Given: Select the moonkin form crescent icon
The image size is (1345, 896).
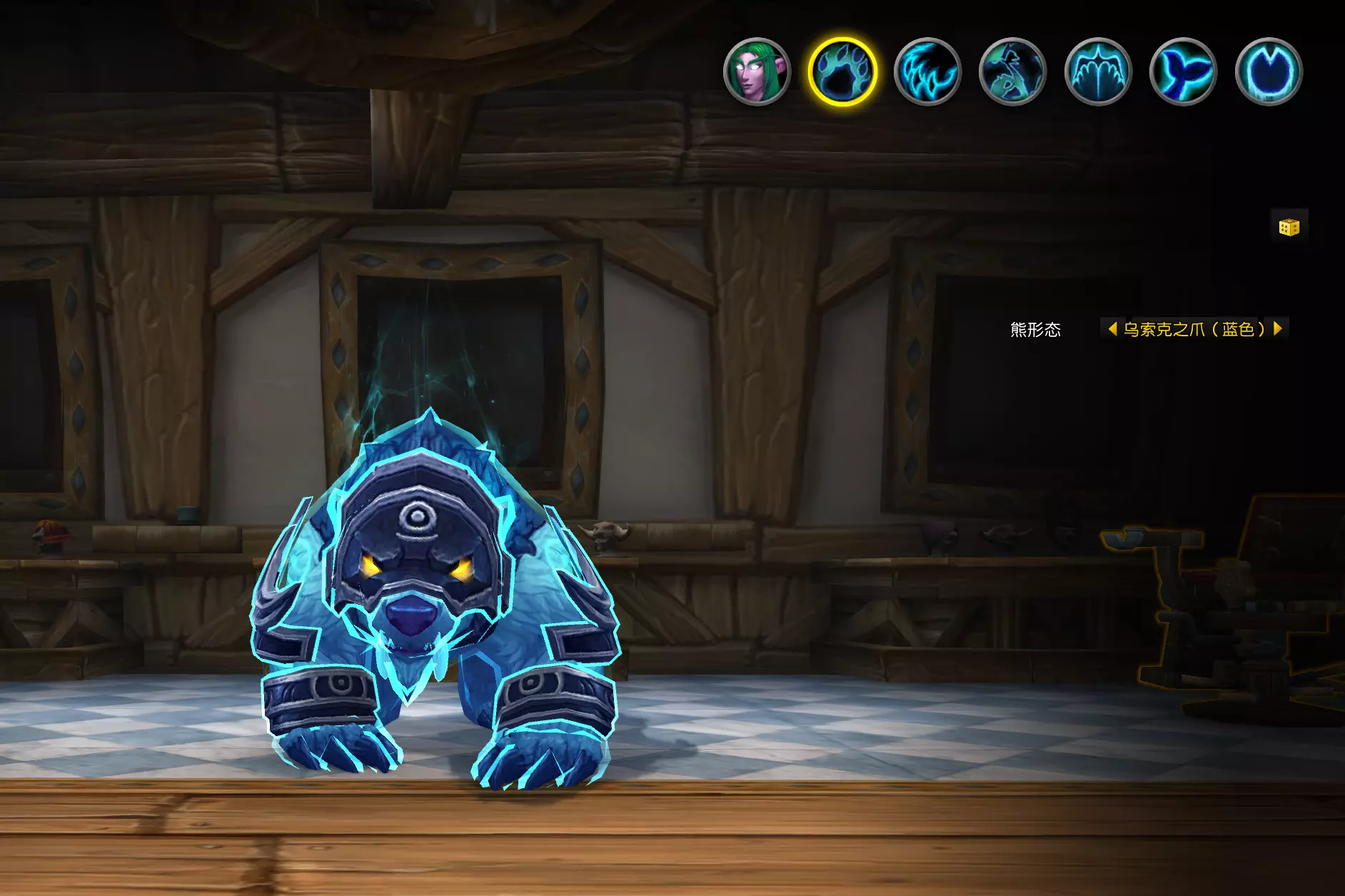Looking at the screenshot, I should 1269,71.
